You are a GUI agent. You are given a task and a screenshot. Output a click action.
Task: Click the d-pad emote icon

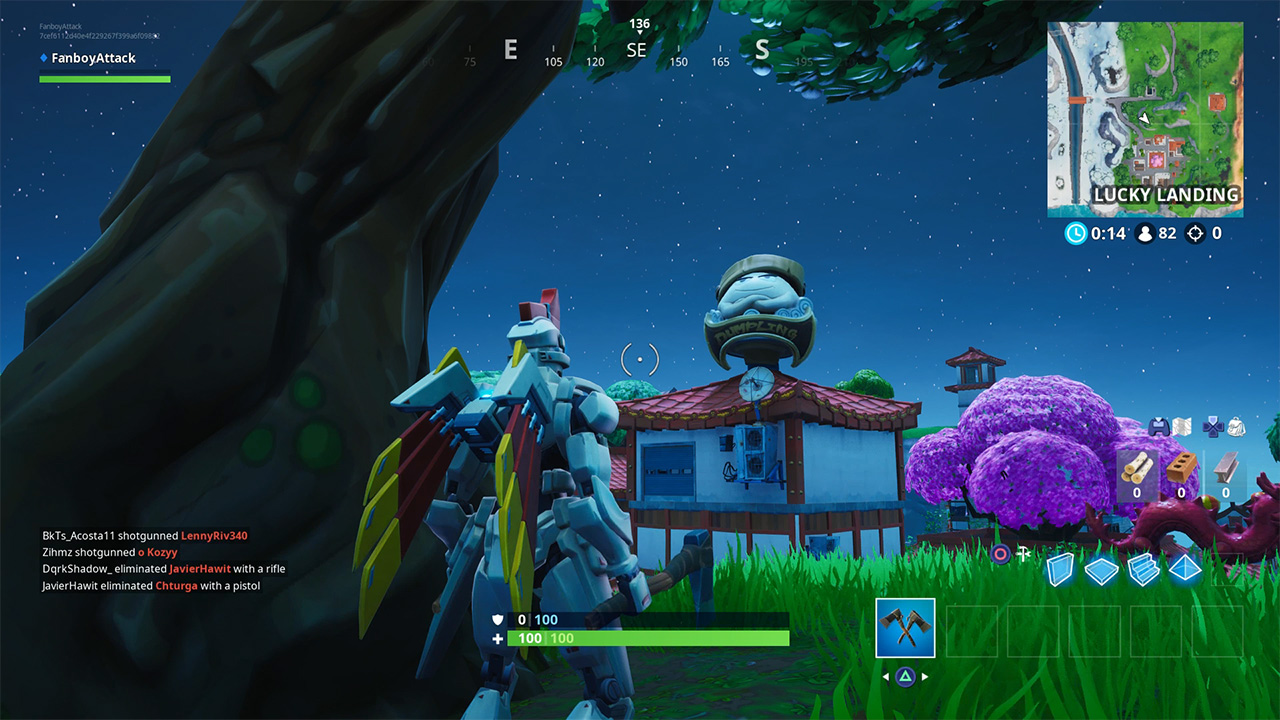[x=1213, y=426]
